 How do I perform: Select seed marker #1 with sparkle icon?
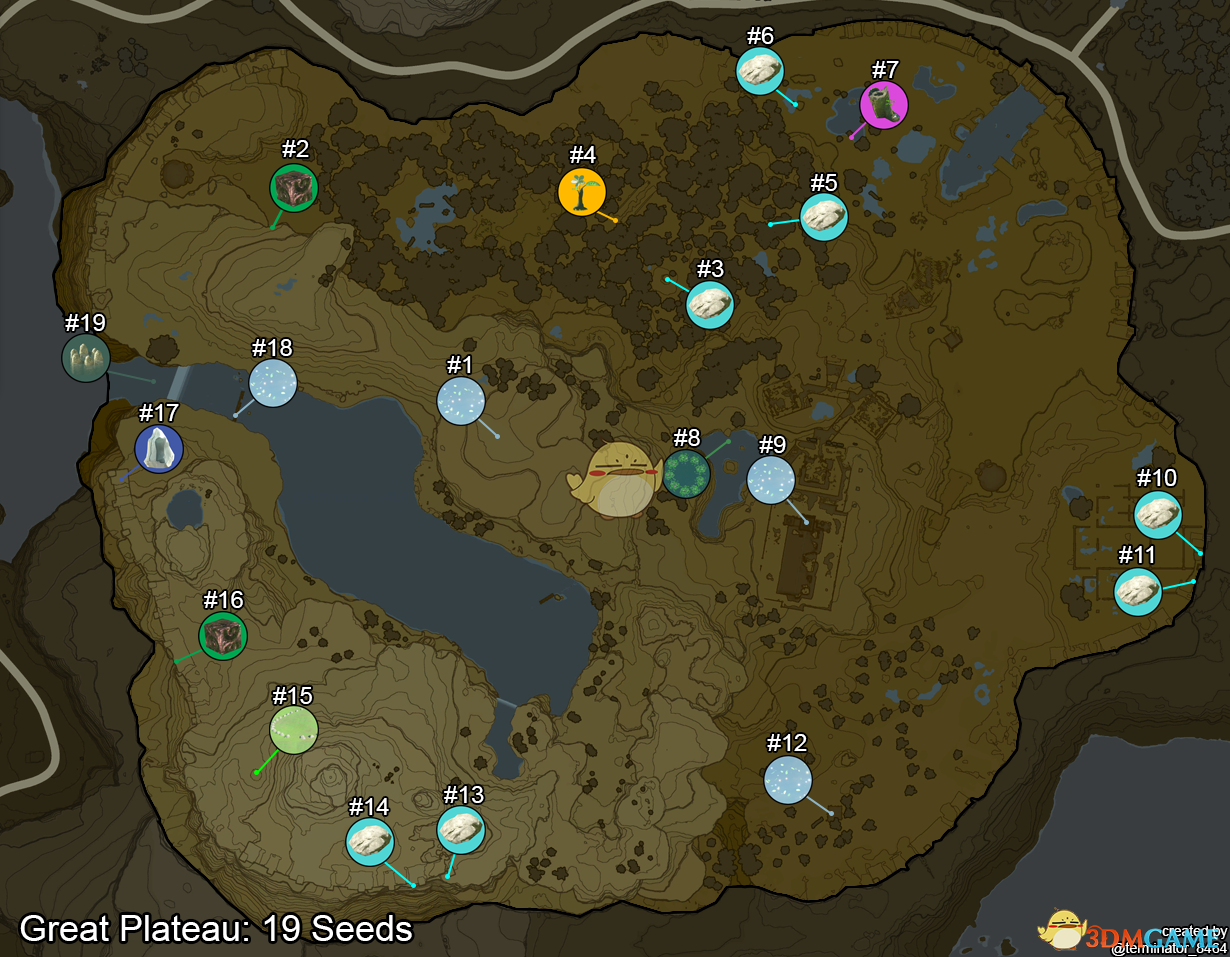tap(461, 402)
